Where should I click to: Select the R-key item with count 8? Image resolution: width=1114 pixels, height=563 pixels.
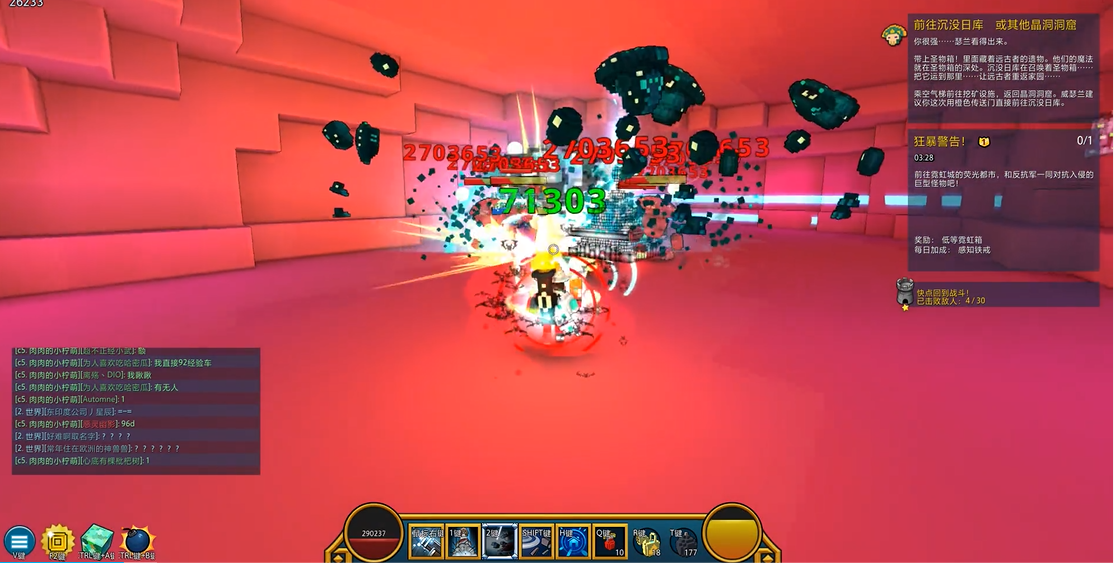[x=646, y=541]
